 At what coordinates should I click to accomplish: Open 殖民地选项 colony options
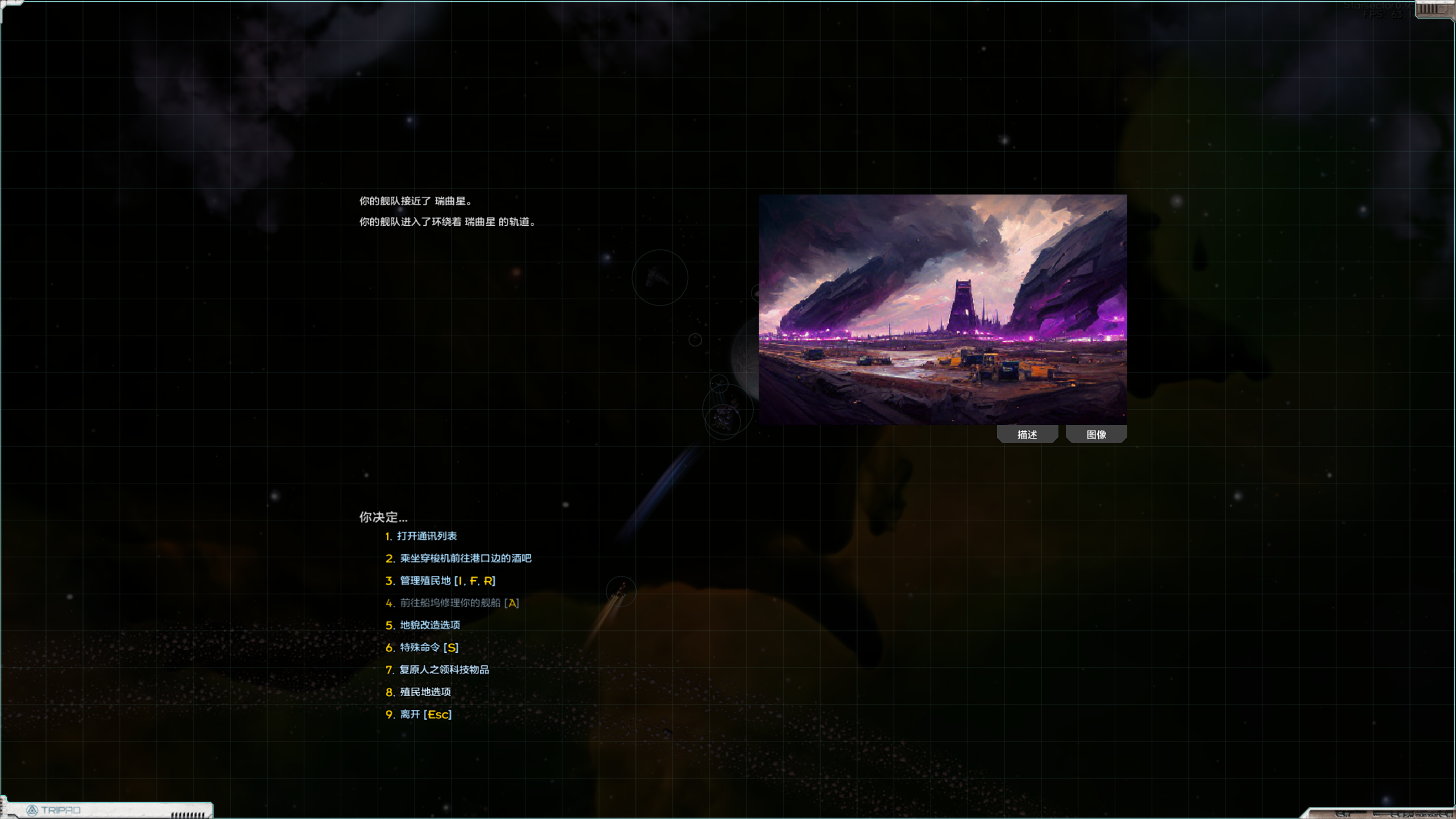(424, 692)
